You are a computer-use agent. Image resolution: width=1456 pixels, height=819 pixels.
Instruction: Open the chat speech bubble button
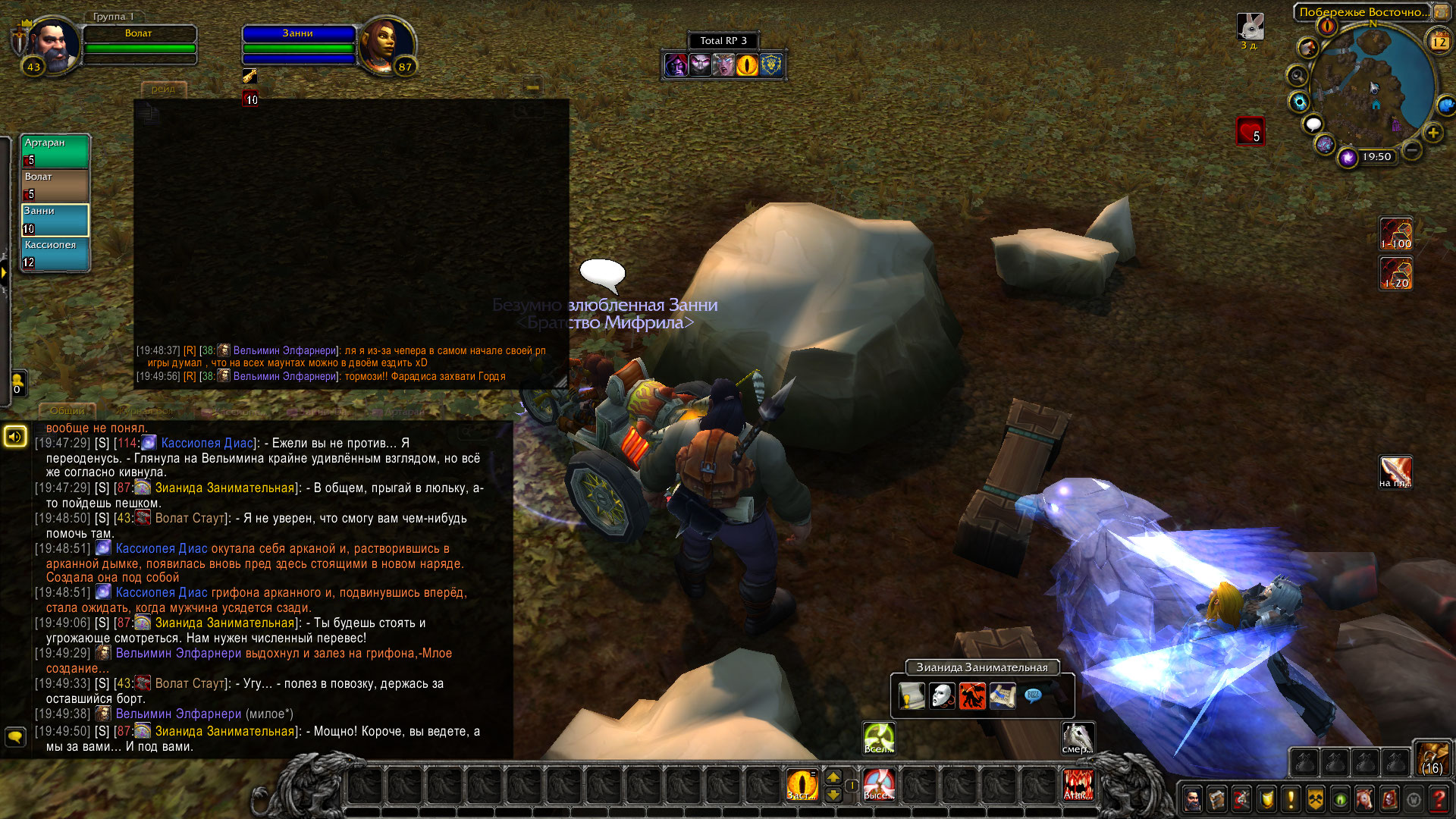[15, 736]
